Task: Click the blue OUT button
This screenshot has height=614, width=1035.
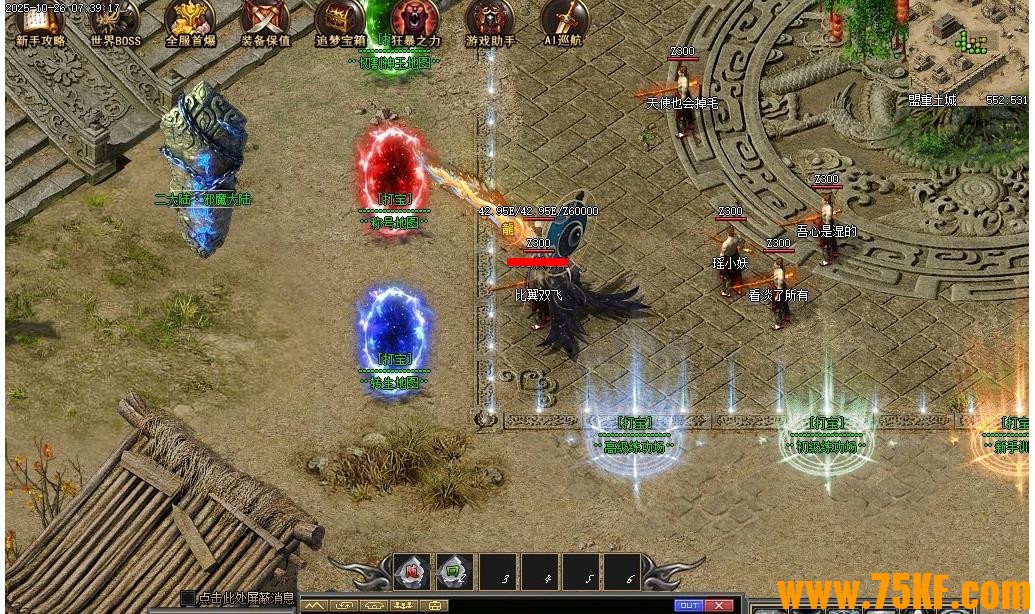Action: 688,606
